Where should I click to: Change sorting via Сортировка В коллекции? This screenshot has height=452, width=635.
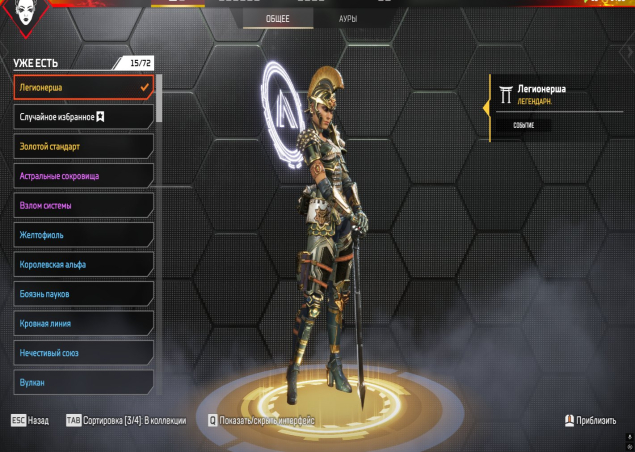pyautogui.click(x=126, y=421)
